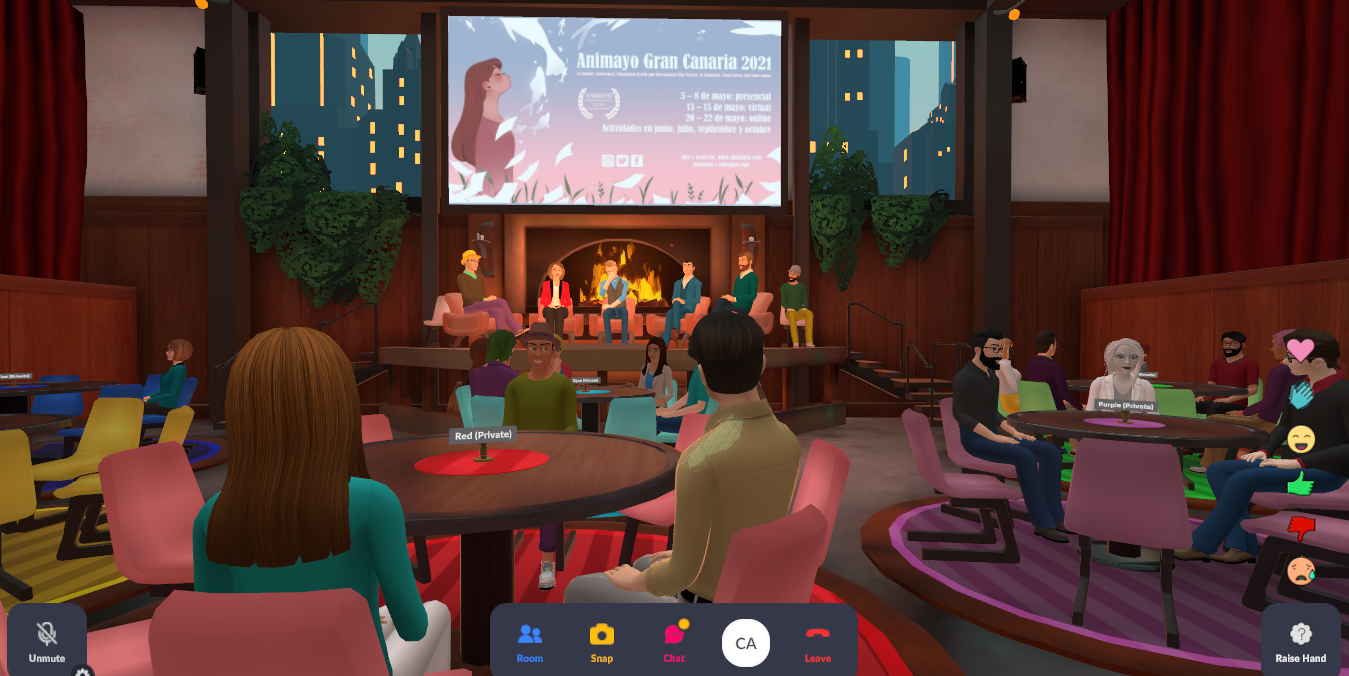The height and width of the screenshot is (676, 1349).
Task: Send the sad crying face reaction
Action: (x=1300, y=571)
